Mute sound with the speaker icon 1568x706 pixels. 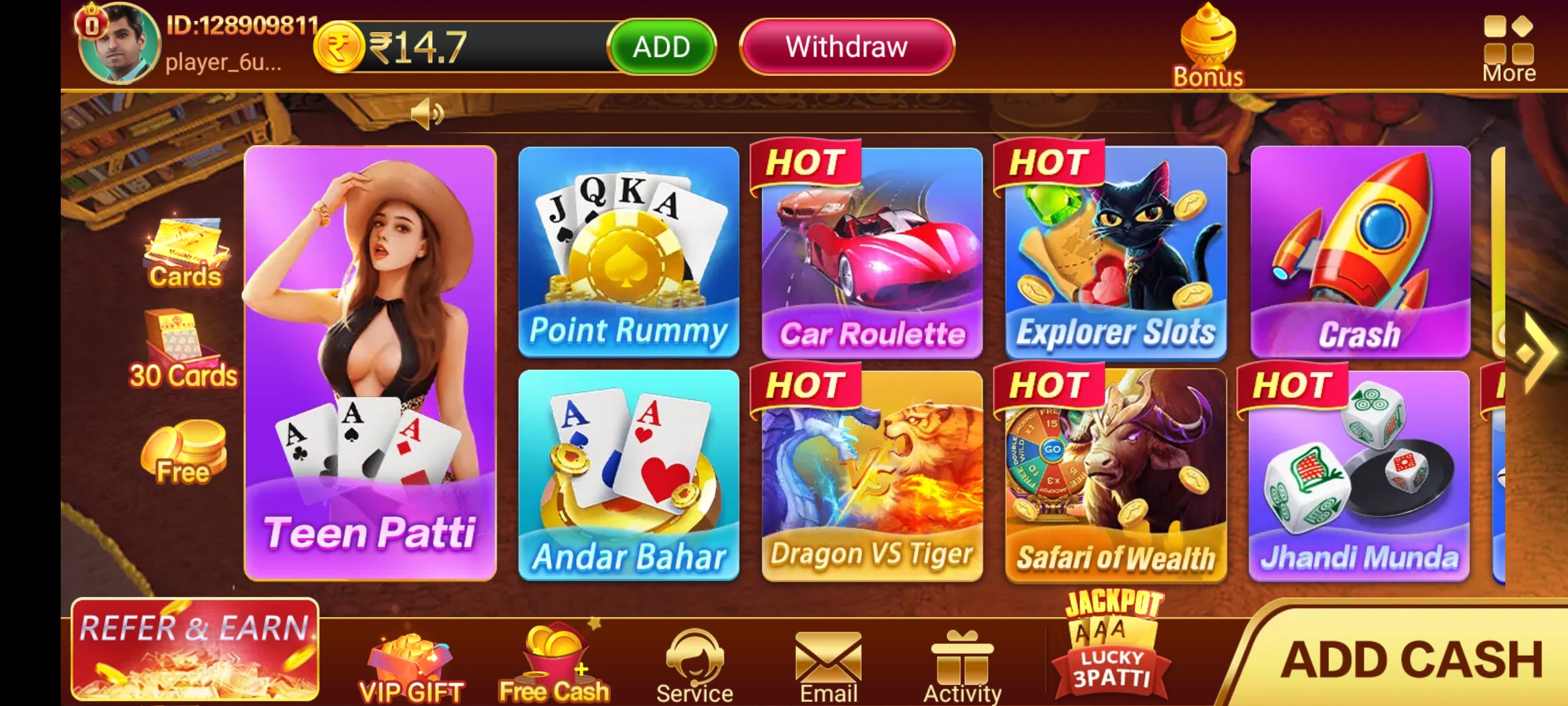pyautogui.click(x=428, y=112)
